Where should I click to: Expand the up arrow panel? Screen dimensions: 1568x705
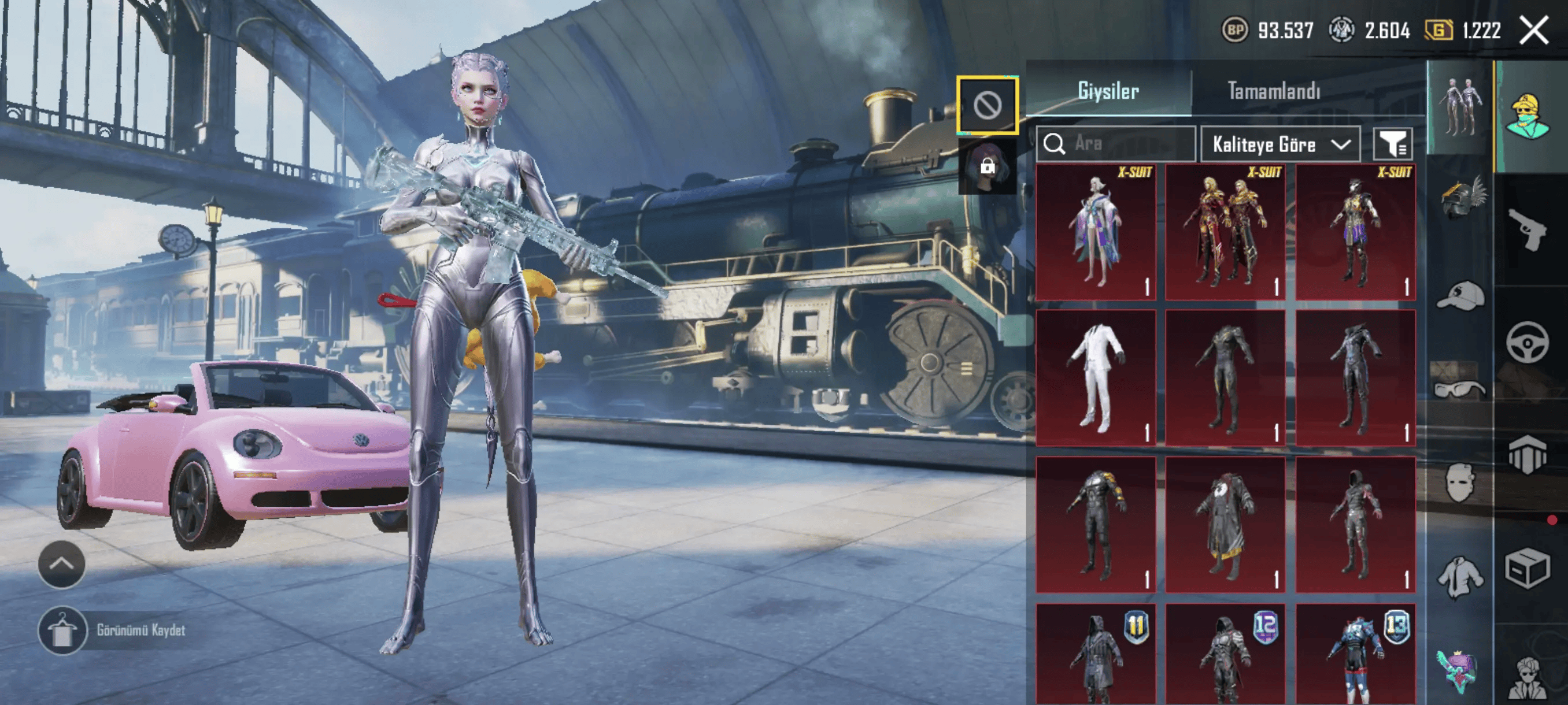pos(61,564)
